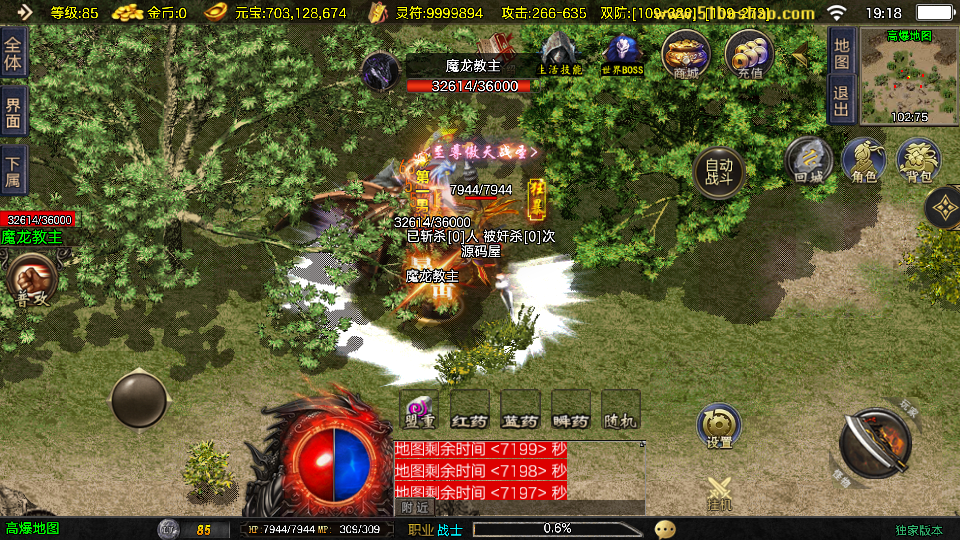Select the 界面 side tab

(x=13, y=112)
